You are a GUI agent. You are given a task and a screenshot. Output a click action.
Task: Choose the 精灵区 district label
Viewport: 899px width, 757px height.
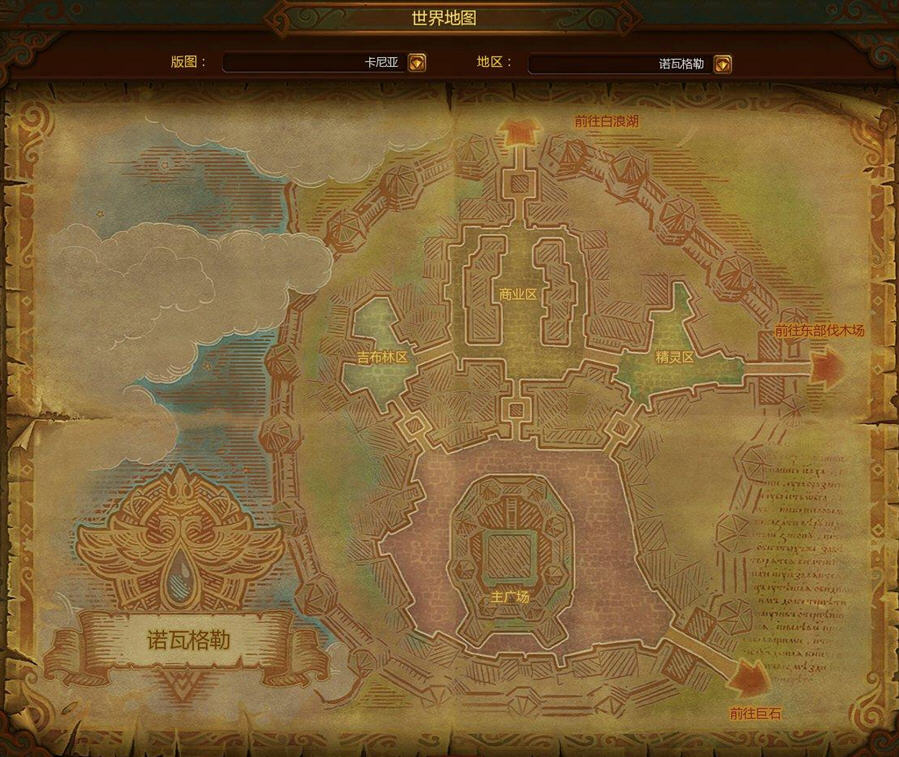pos(674,357)
